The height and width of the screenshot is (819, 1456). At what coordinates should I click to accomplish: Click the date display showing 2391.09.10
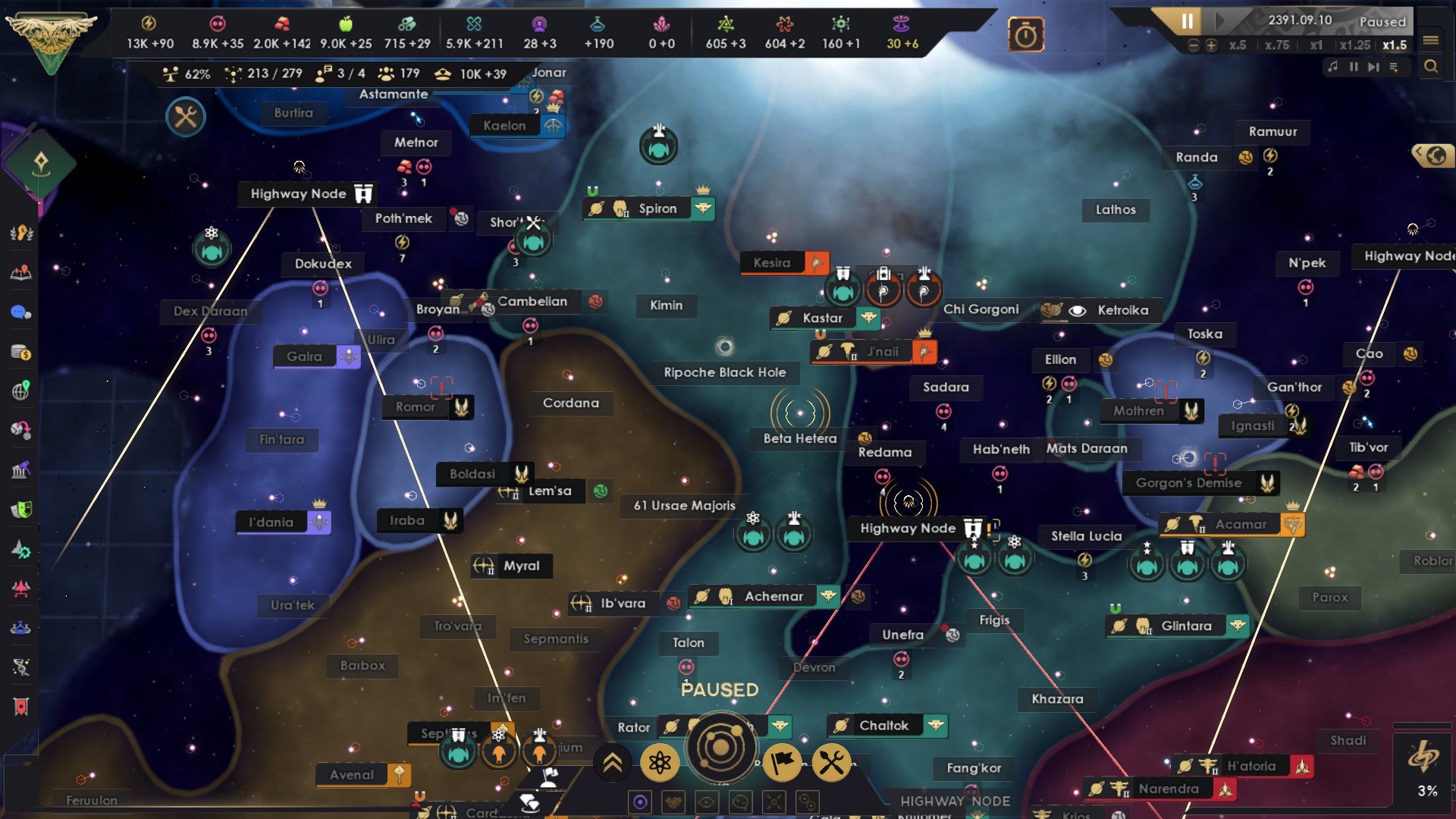pos(1300,20)
